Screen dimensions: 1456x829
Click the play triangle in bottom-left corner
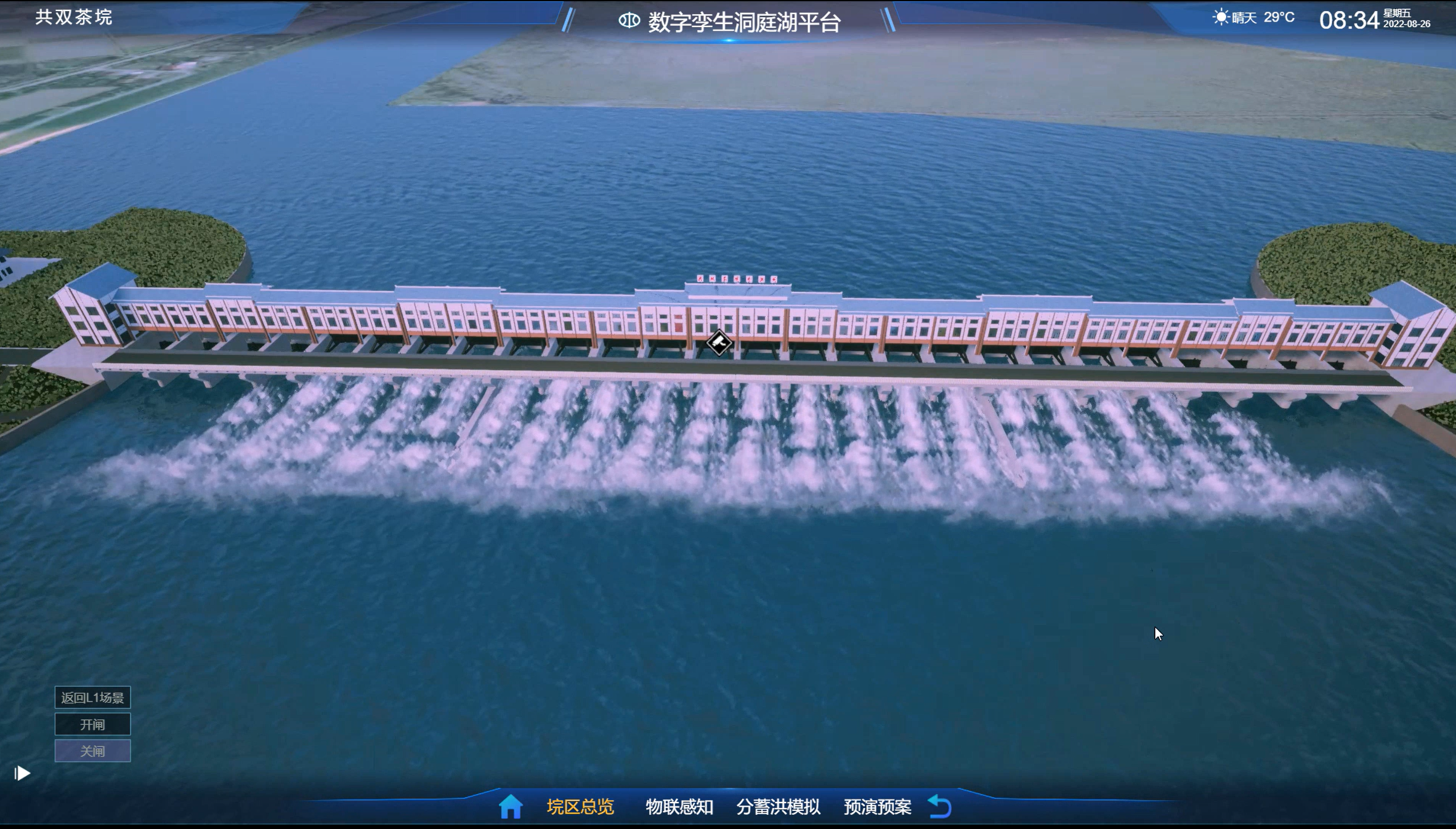point(22,773)
